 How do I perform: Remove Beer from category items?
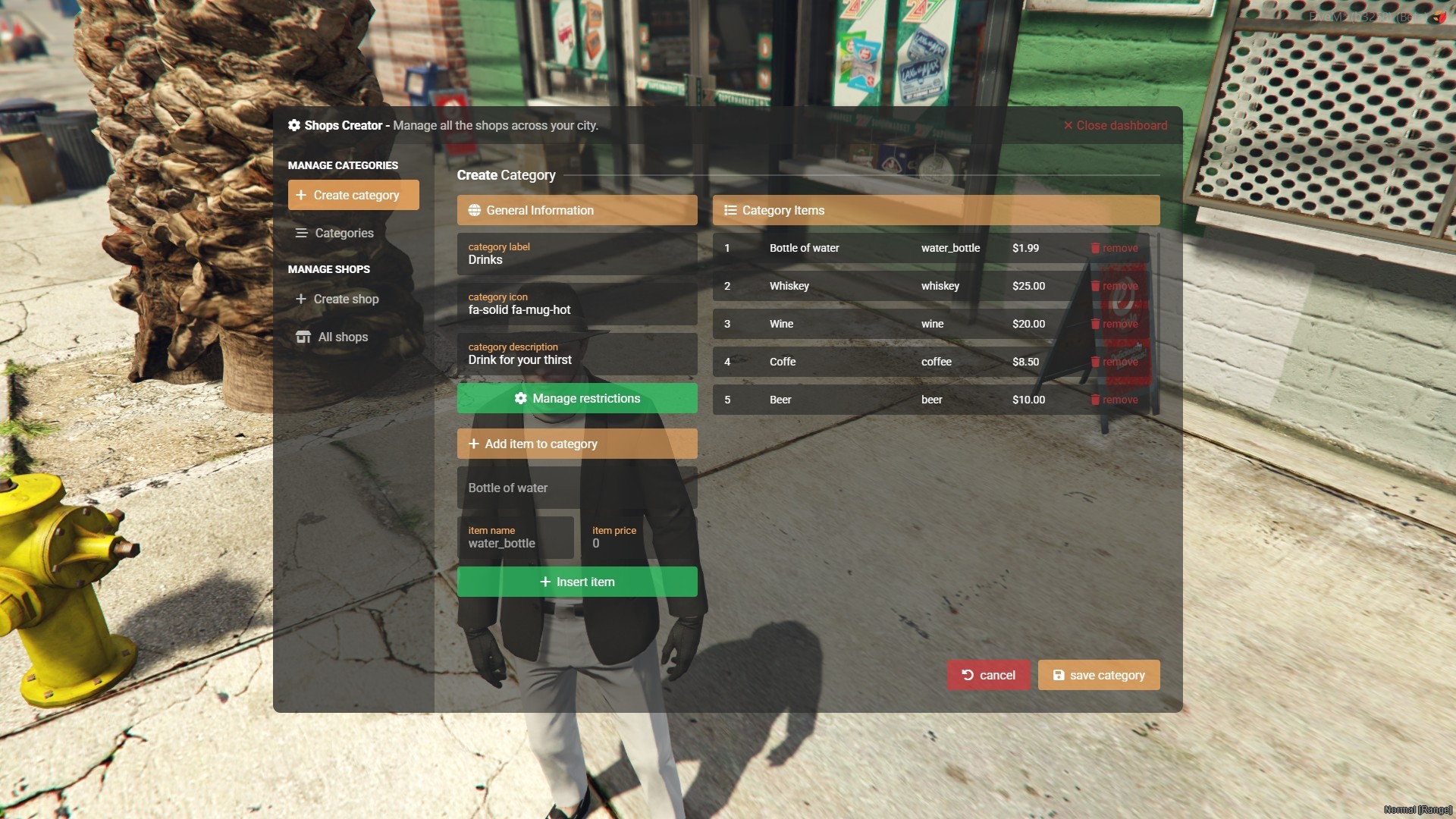pyautogui.click(x=1114, y=400)
